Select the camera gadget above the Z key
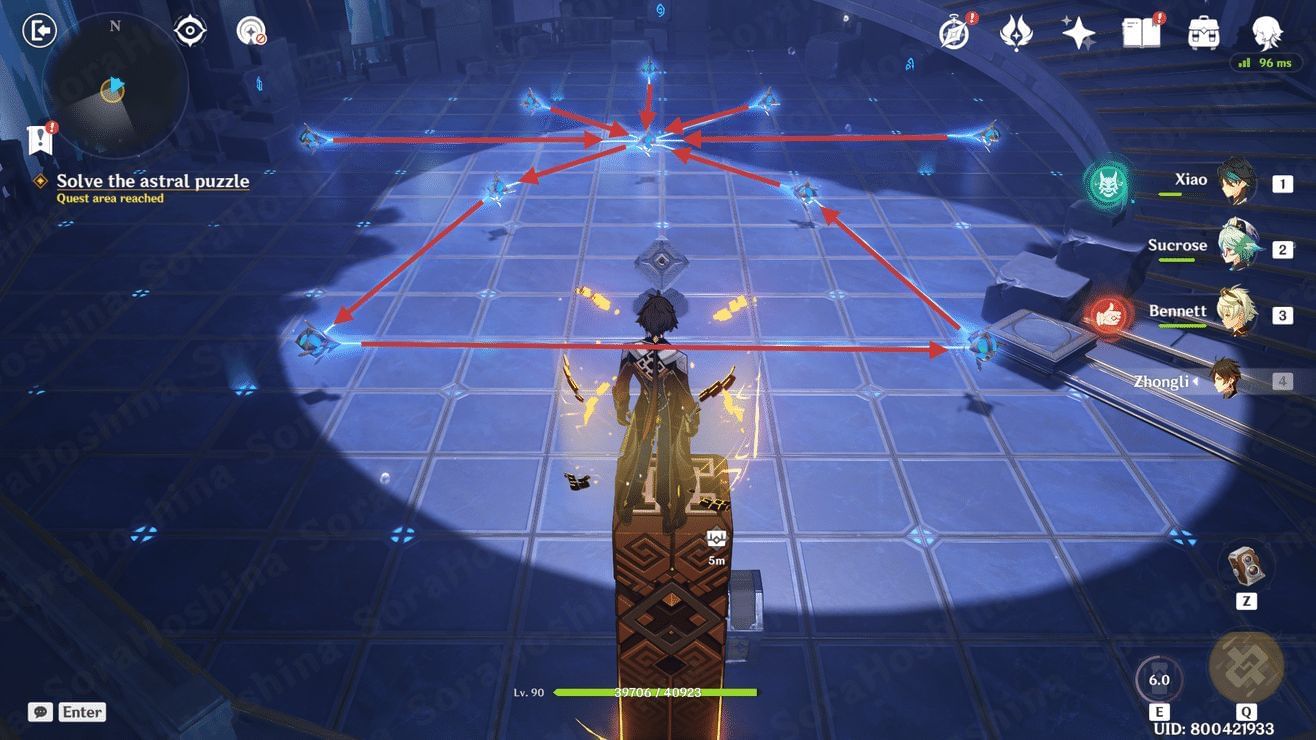Screen dimensions: 1316x740 [1246, 564]
